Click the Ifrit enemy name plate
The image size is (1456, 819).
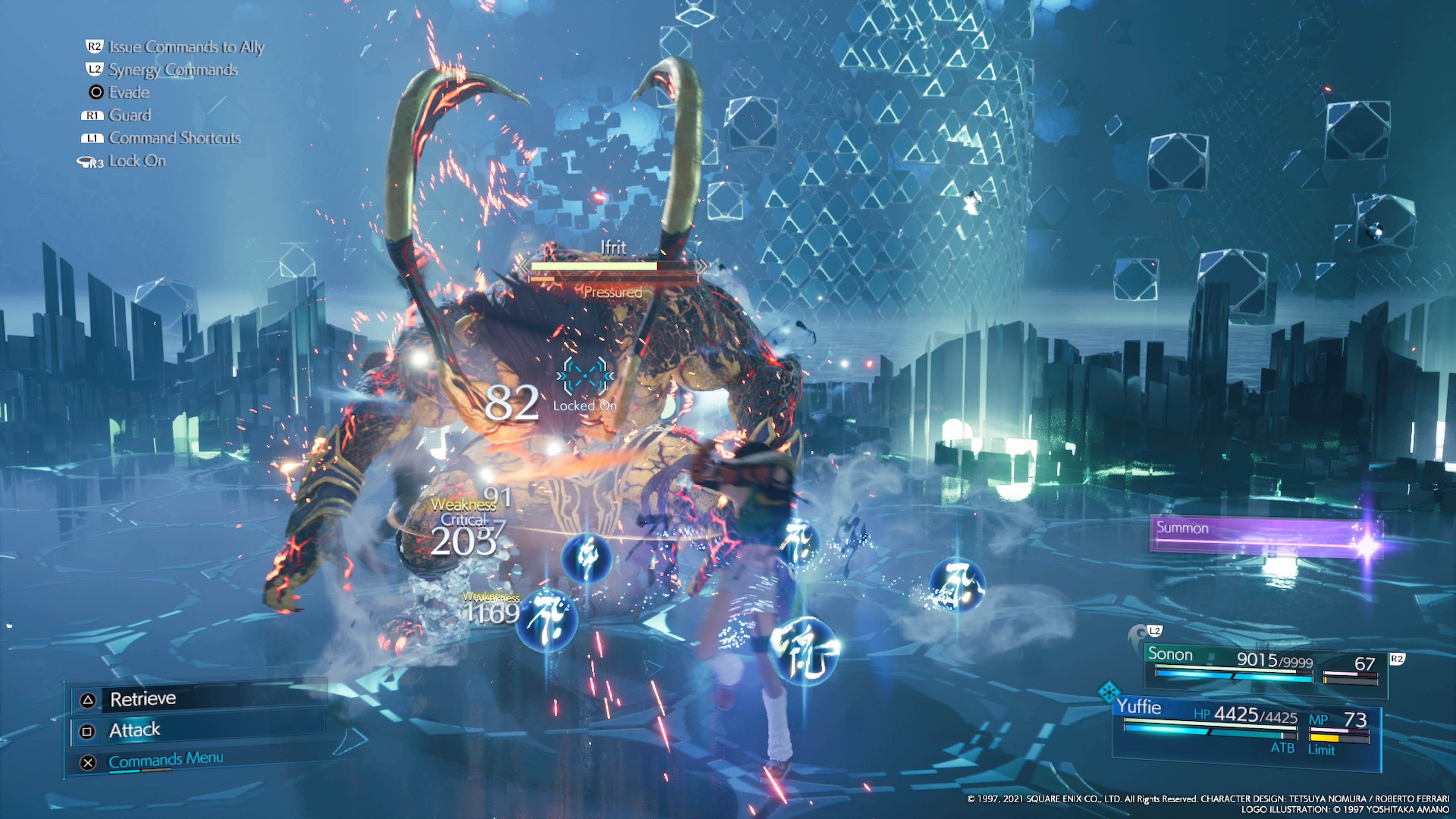coord(613,248)
